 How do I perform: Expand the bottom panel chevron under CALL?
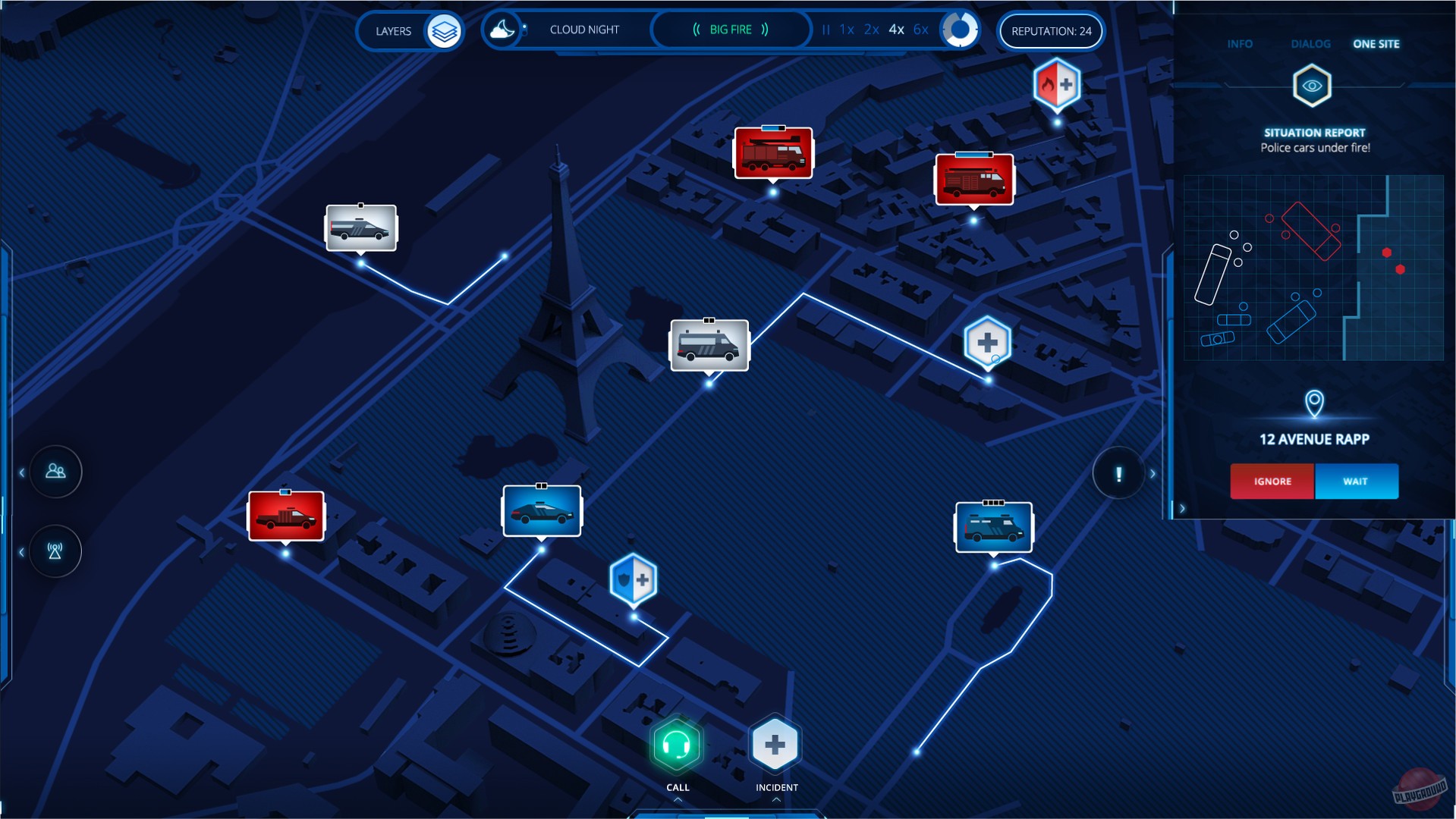coord(678,799)
